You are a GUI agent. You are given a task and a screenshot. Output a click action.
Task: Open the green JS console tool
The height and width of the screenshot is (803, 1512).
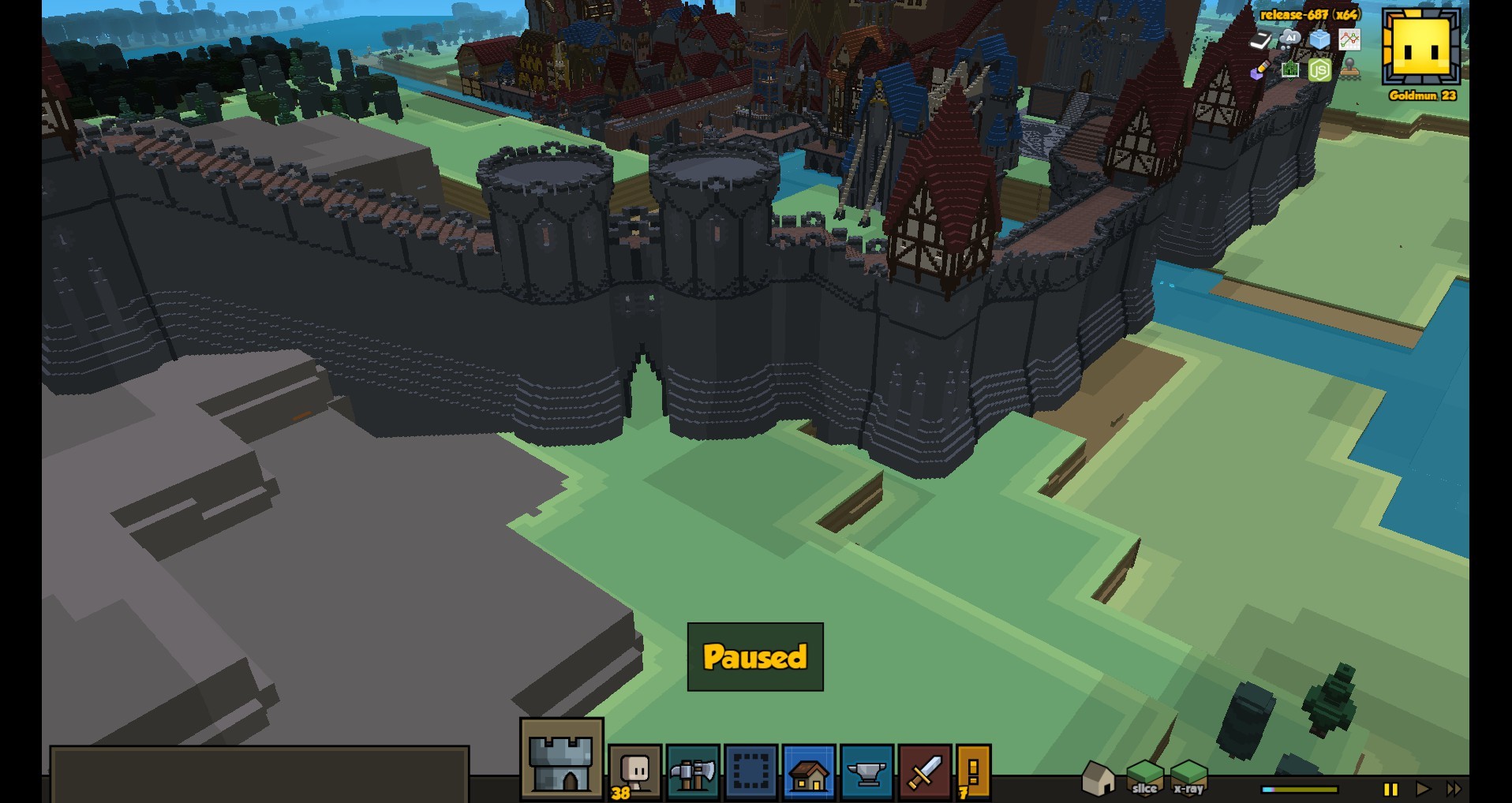pos(1319,70)
